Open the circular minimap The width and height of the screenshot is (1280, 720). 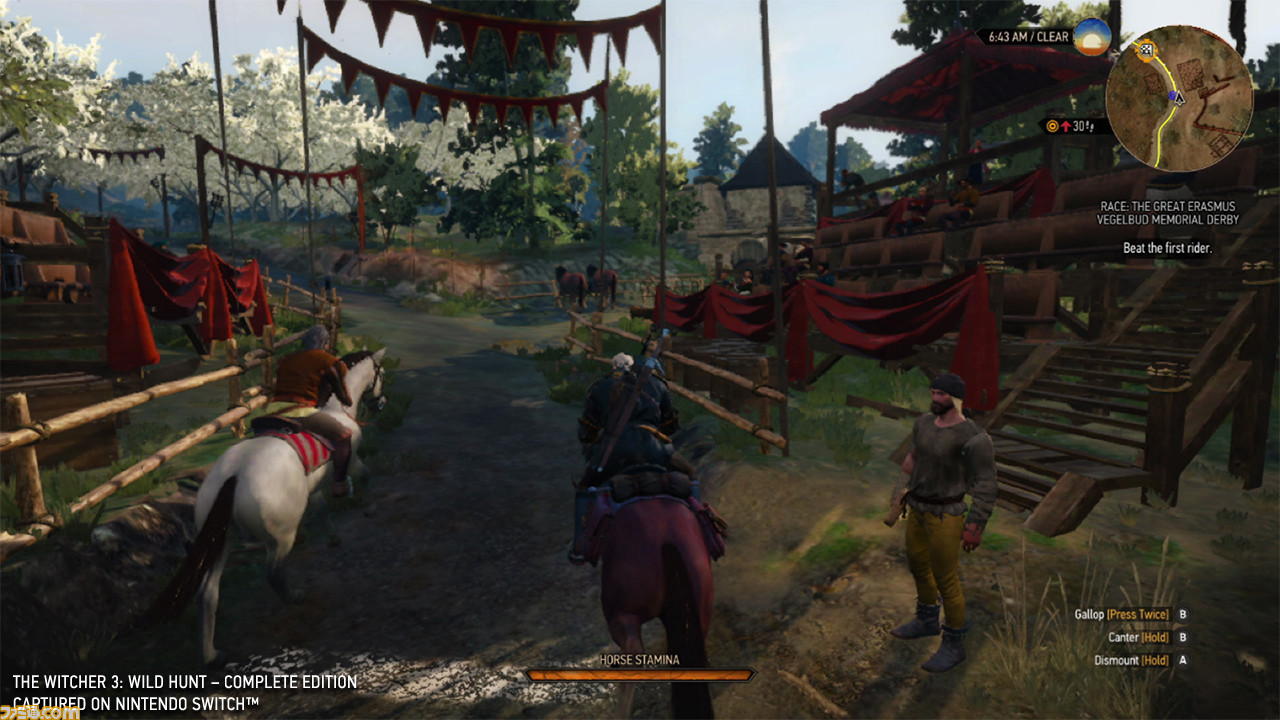pos(1179,97)
